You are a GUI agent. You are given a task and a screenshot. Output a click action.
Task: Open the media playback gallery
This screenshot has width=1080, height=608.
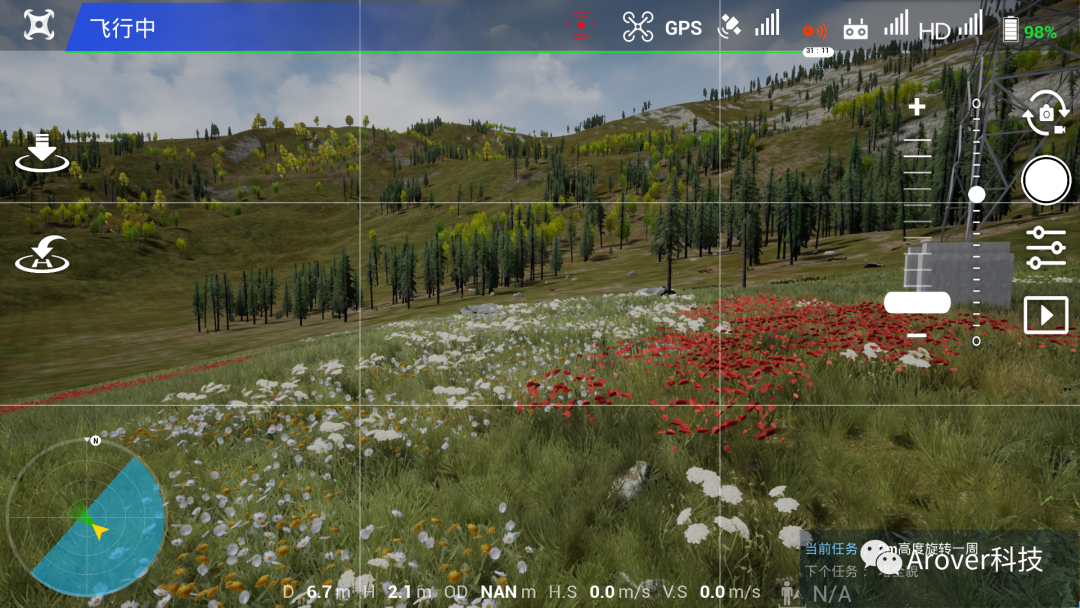tap(1046, 316)
